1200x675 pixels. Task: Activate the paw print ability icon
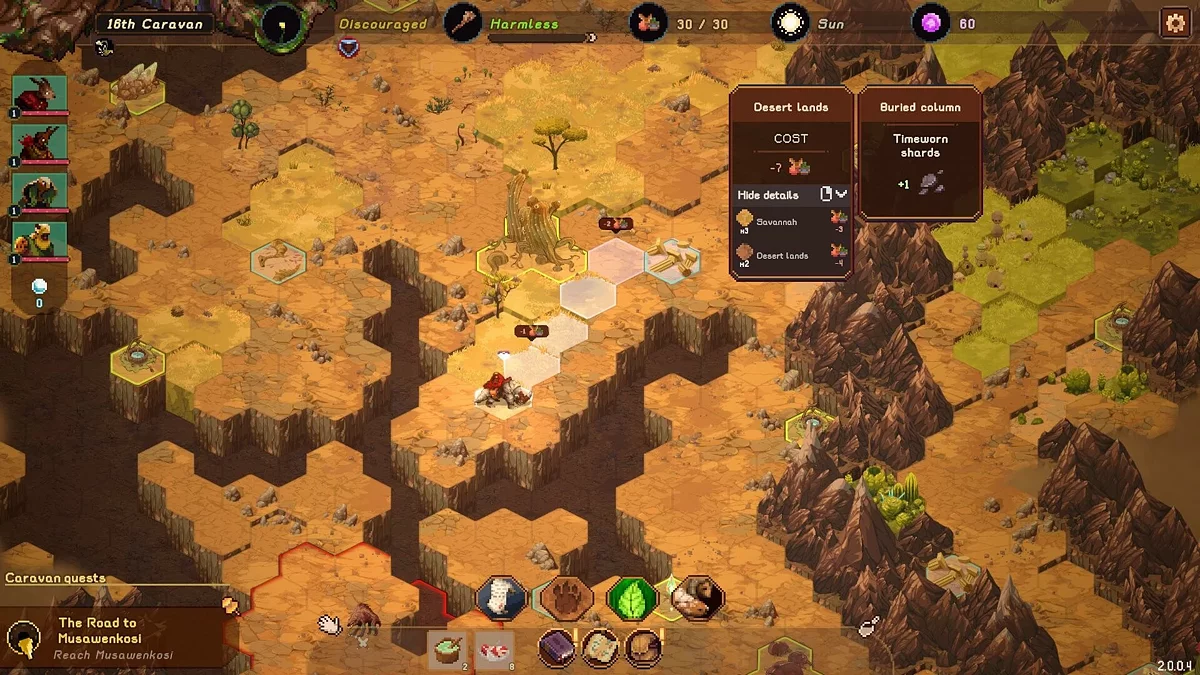pos(566,598)
